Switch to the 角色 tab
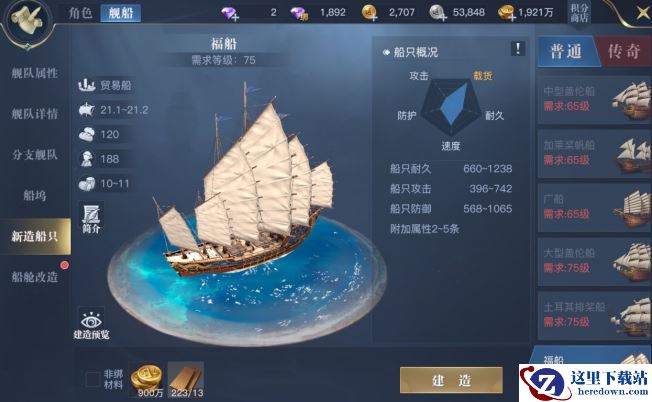The image size is (652, 402). click(x=80, y=13)
